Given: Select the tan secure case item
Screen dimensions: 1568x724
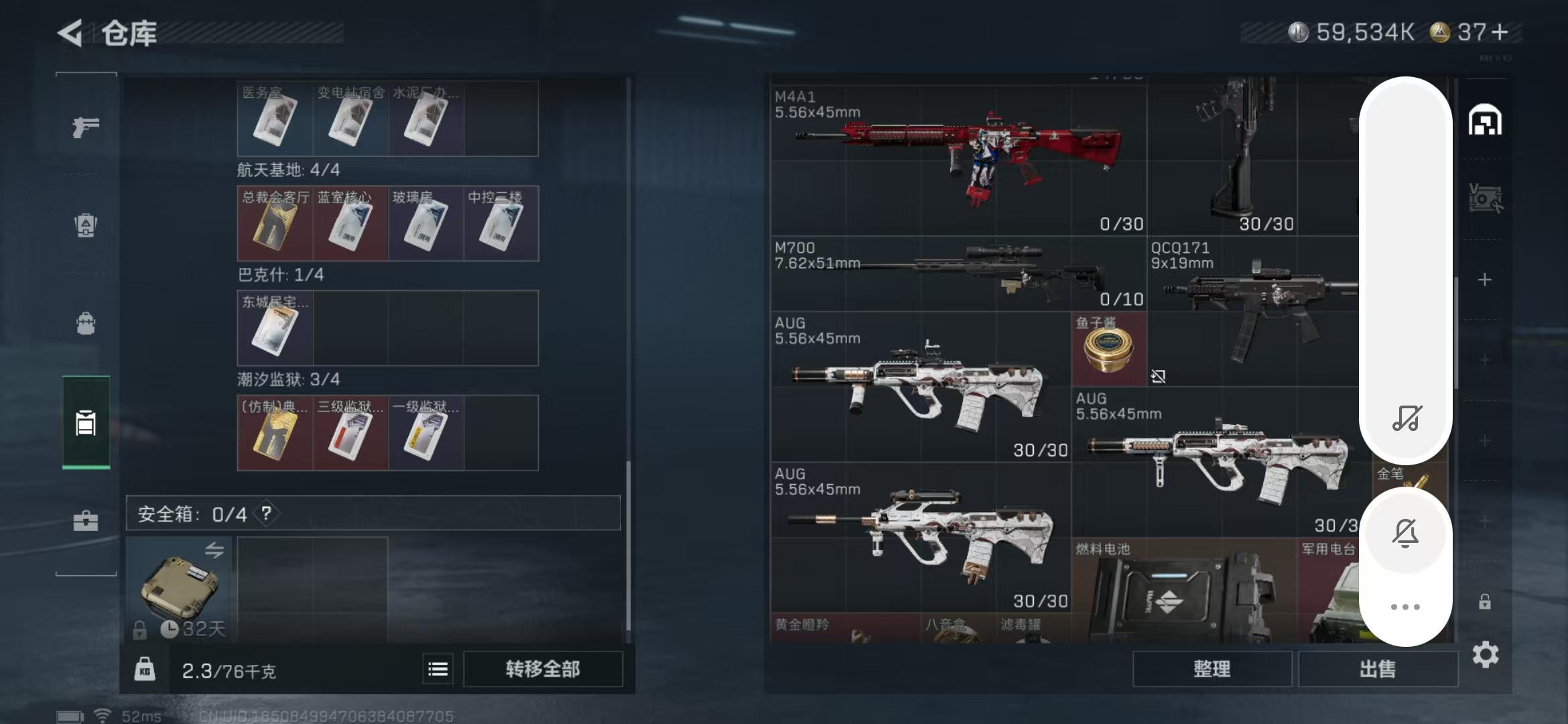Looking at the screenshot, I should [179, 587].
